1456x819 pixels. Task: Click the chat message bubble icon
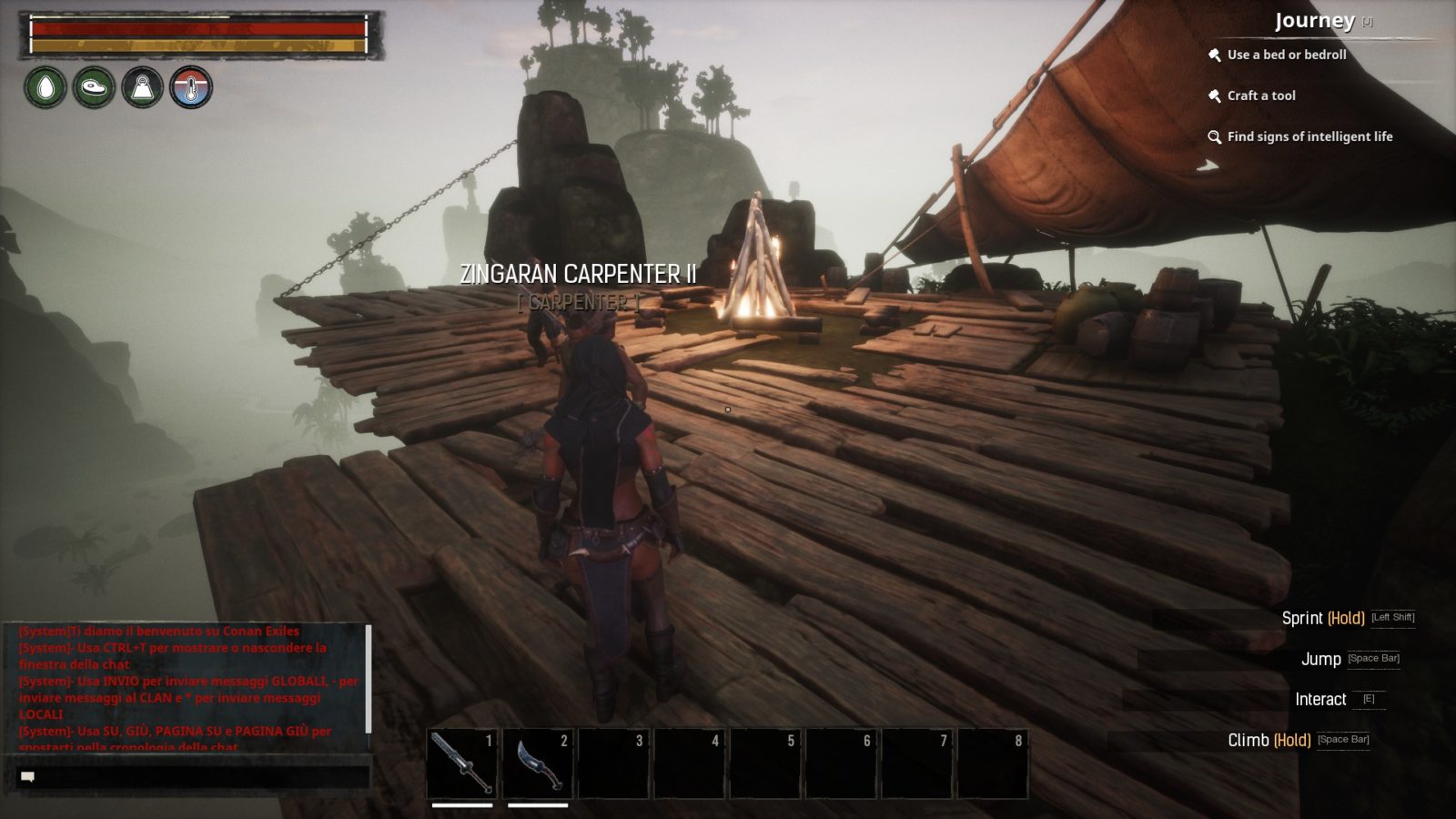tap(27, 775)
